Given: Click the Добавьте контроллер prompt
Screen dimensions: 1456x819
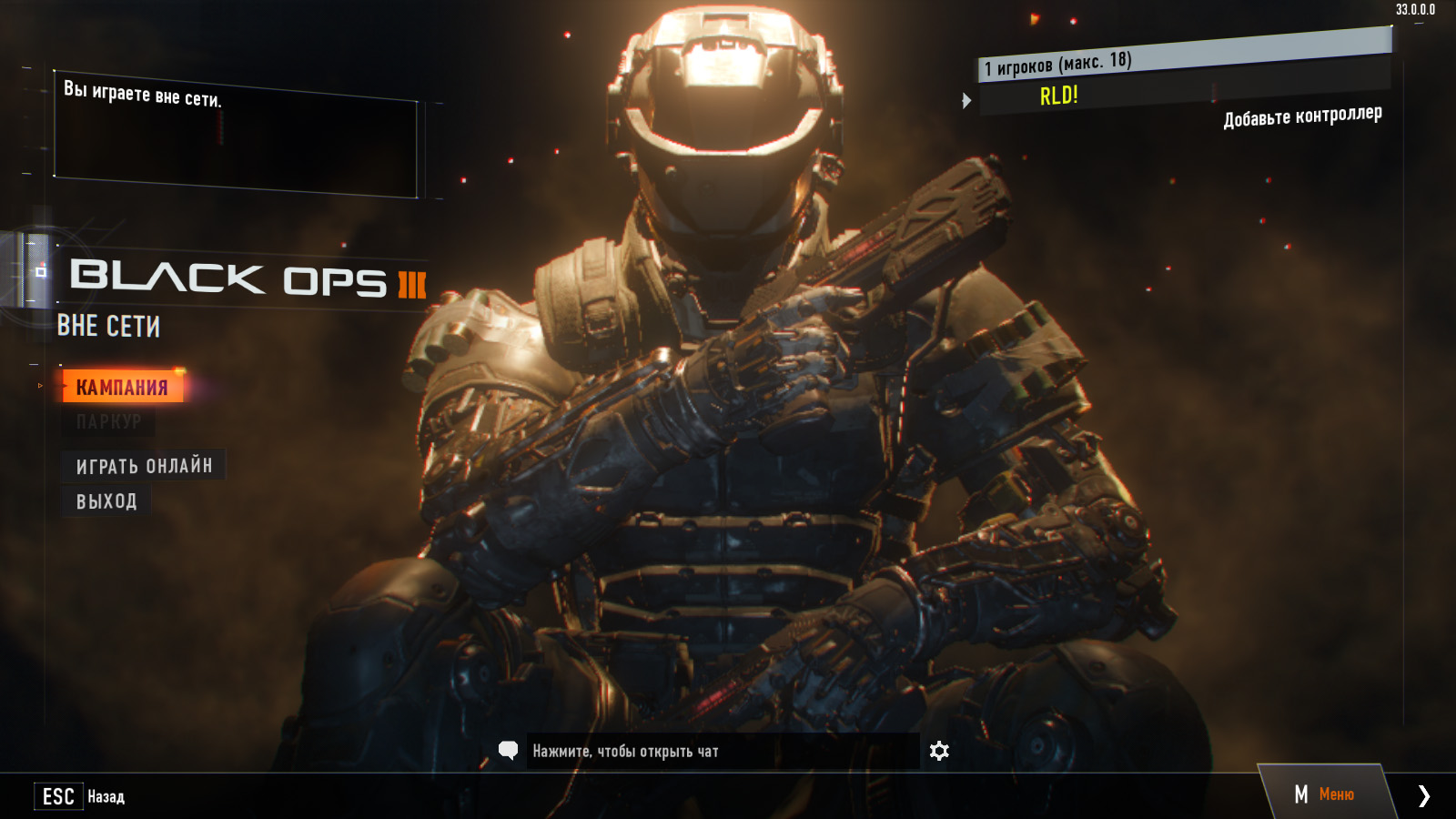Looking at the screenshot, I should point(1303,116).
